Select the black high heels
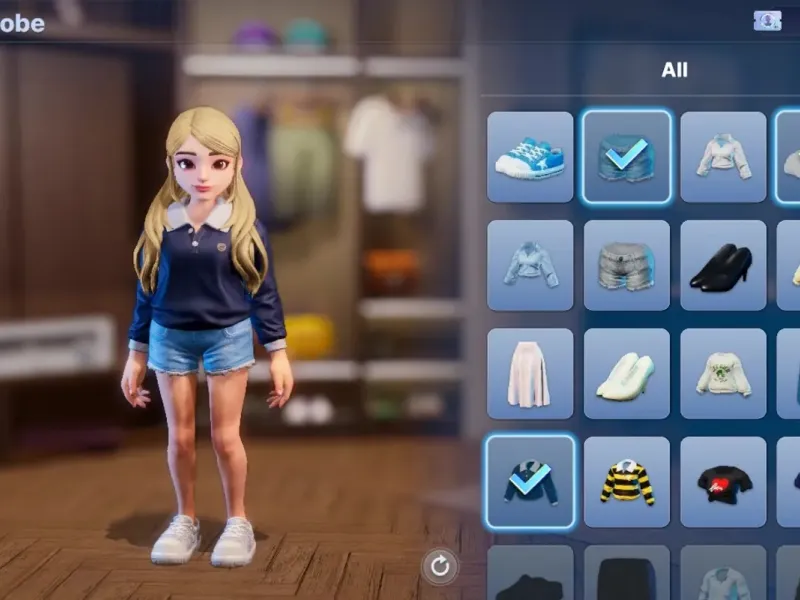The height and width of the screenshot is (600, 800). pos(723,265)
